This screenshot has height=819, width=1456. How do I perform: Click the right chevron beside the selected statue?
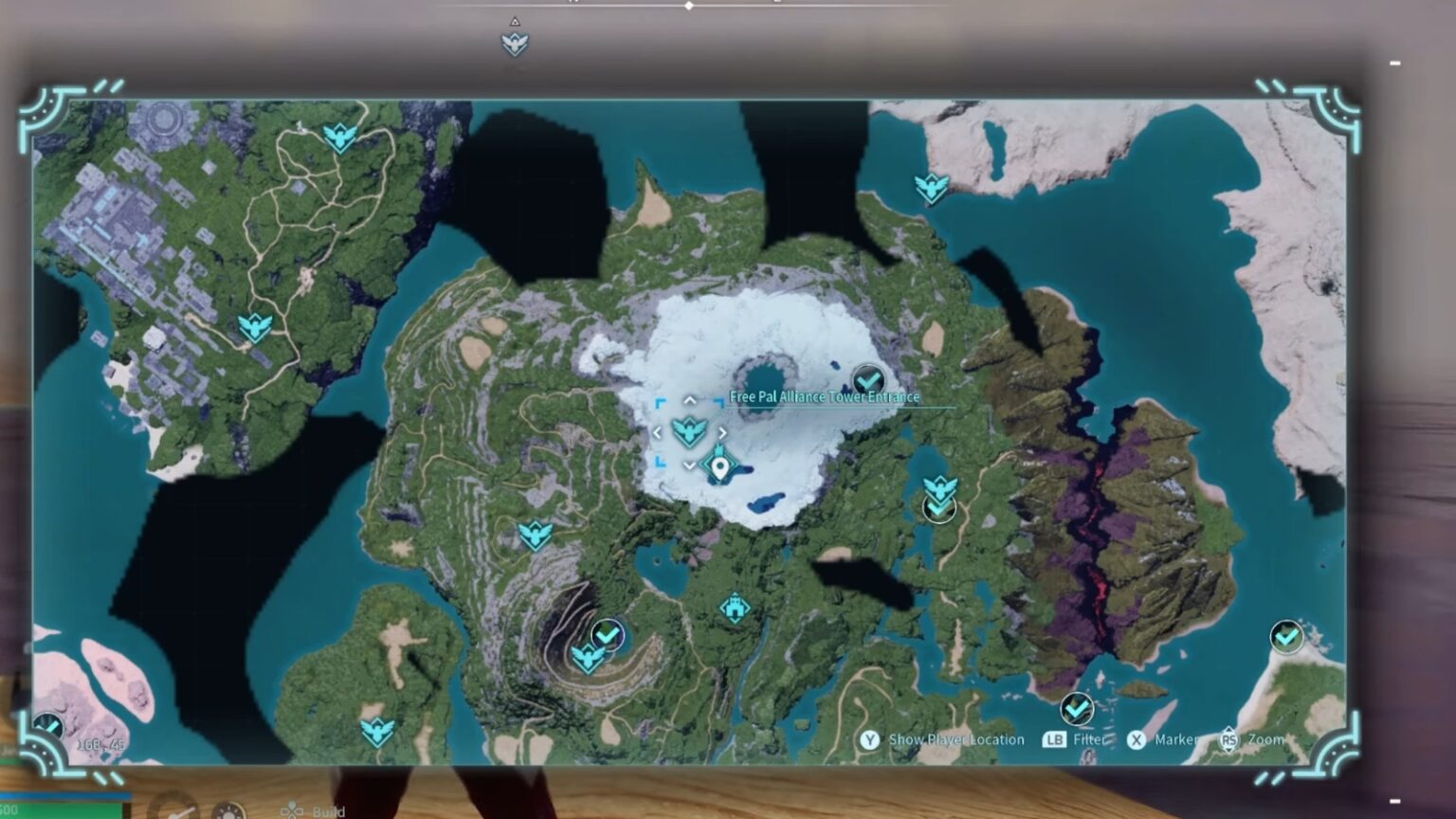pos(723,431)
